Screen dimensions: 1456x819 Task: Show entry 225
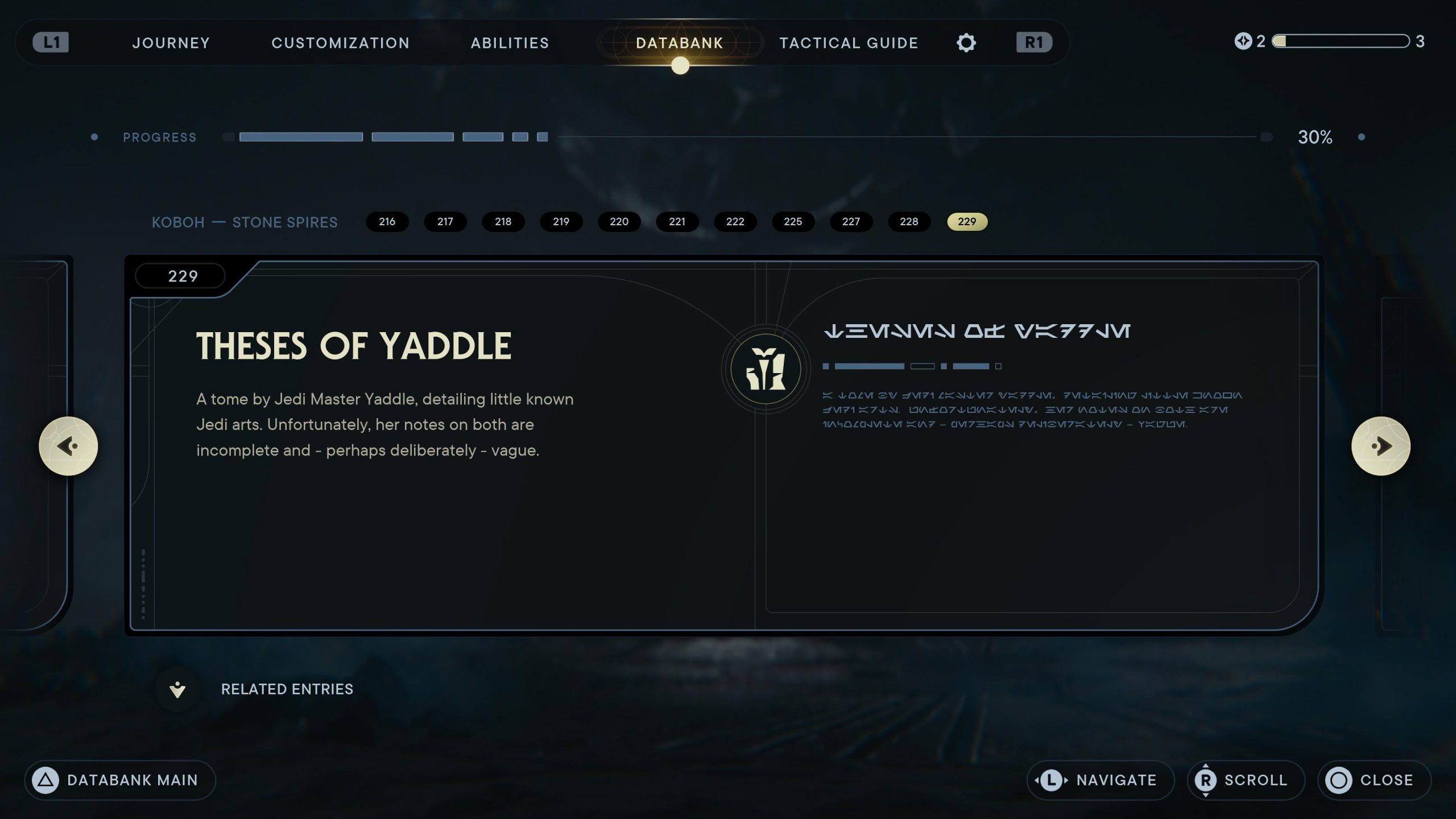click(793, 221)
